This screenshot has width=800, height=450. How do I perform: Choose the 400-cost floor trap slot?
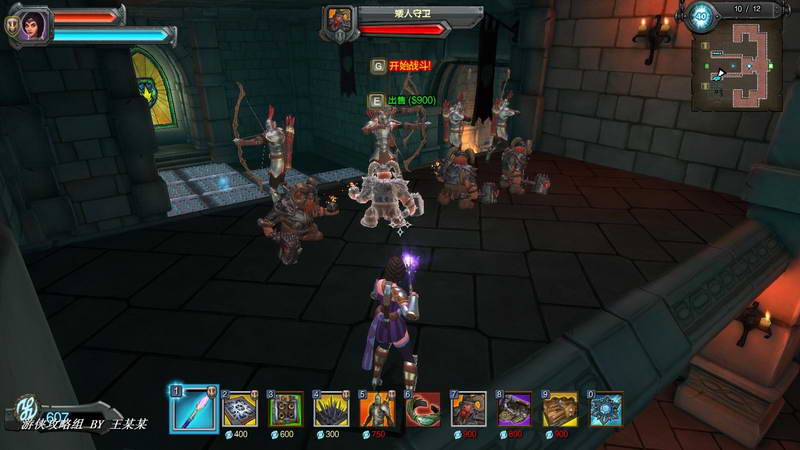tap(241, 409)
